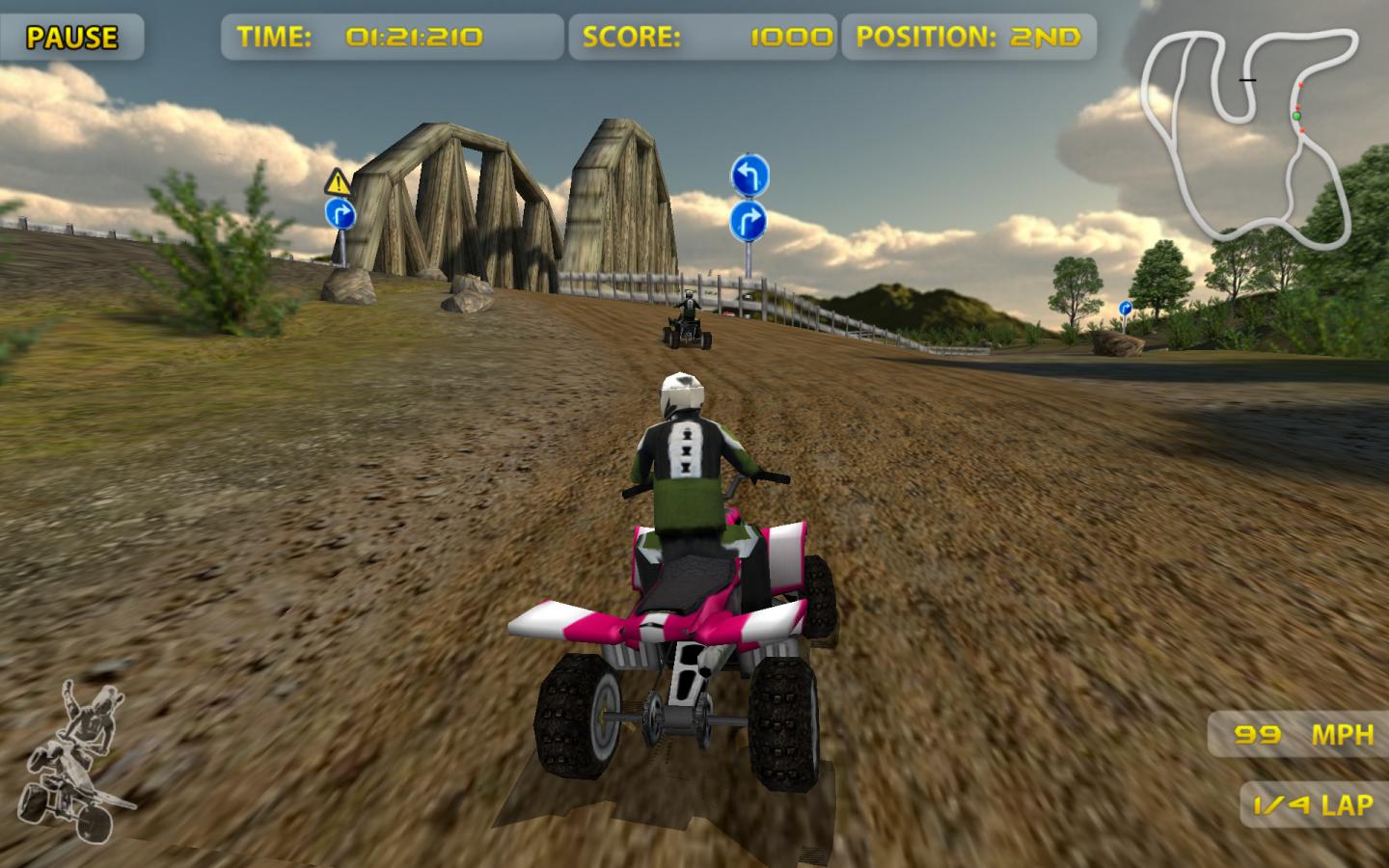Viewport: 1389px width, 868px height.
Task: Click the SCORE panel showing 1000
Action: [705, 37]
